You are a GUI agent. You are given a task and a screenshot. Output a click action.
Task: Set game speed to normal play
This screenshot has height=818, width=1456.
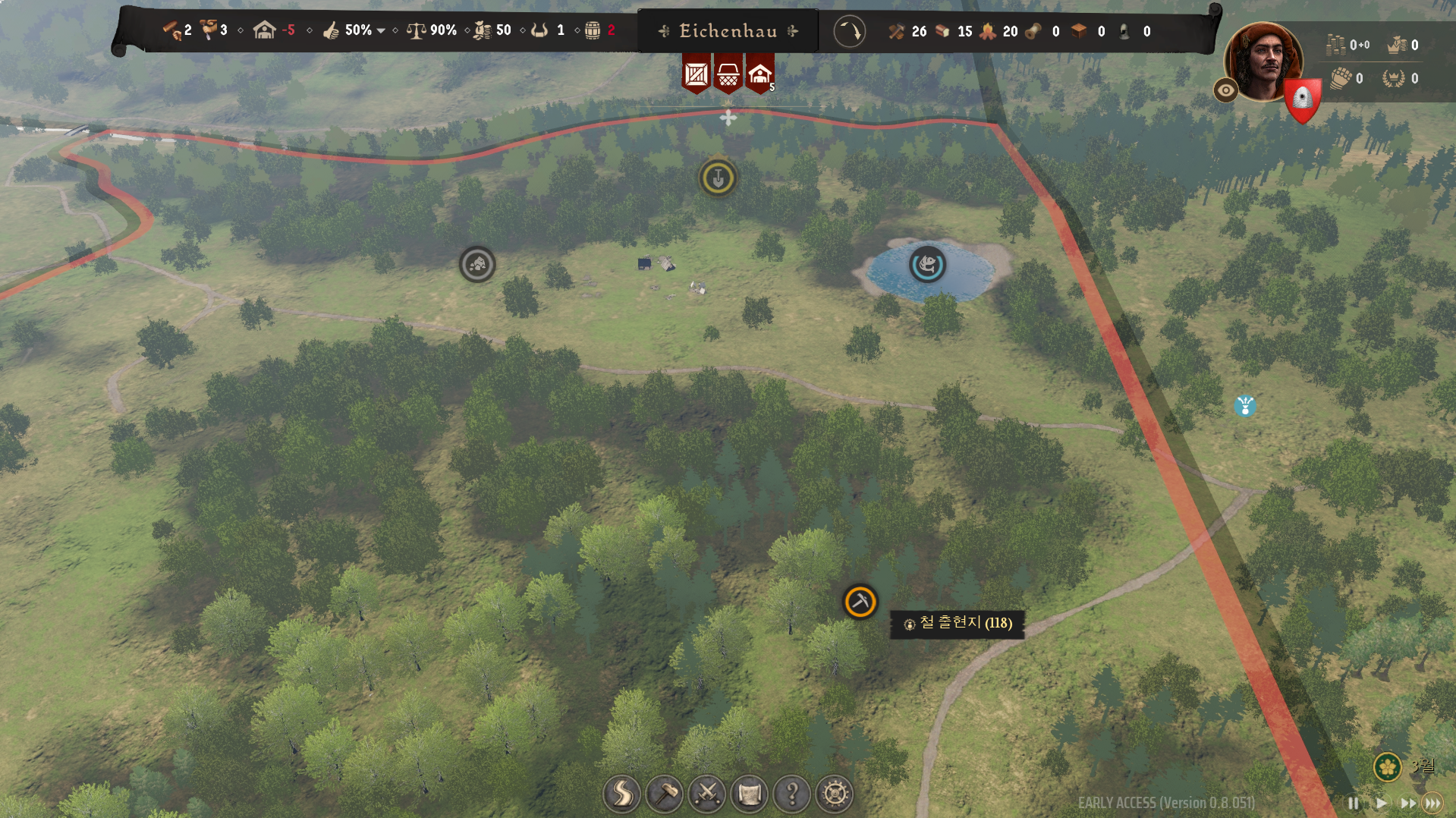(1381, 803)
